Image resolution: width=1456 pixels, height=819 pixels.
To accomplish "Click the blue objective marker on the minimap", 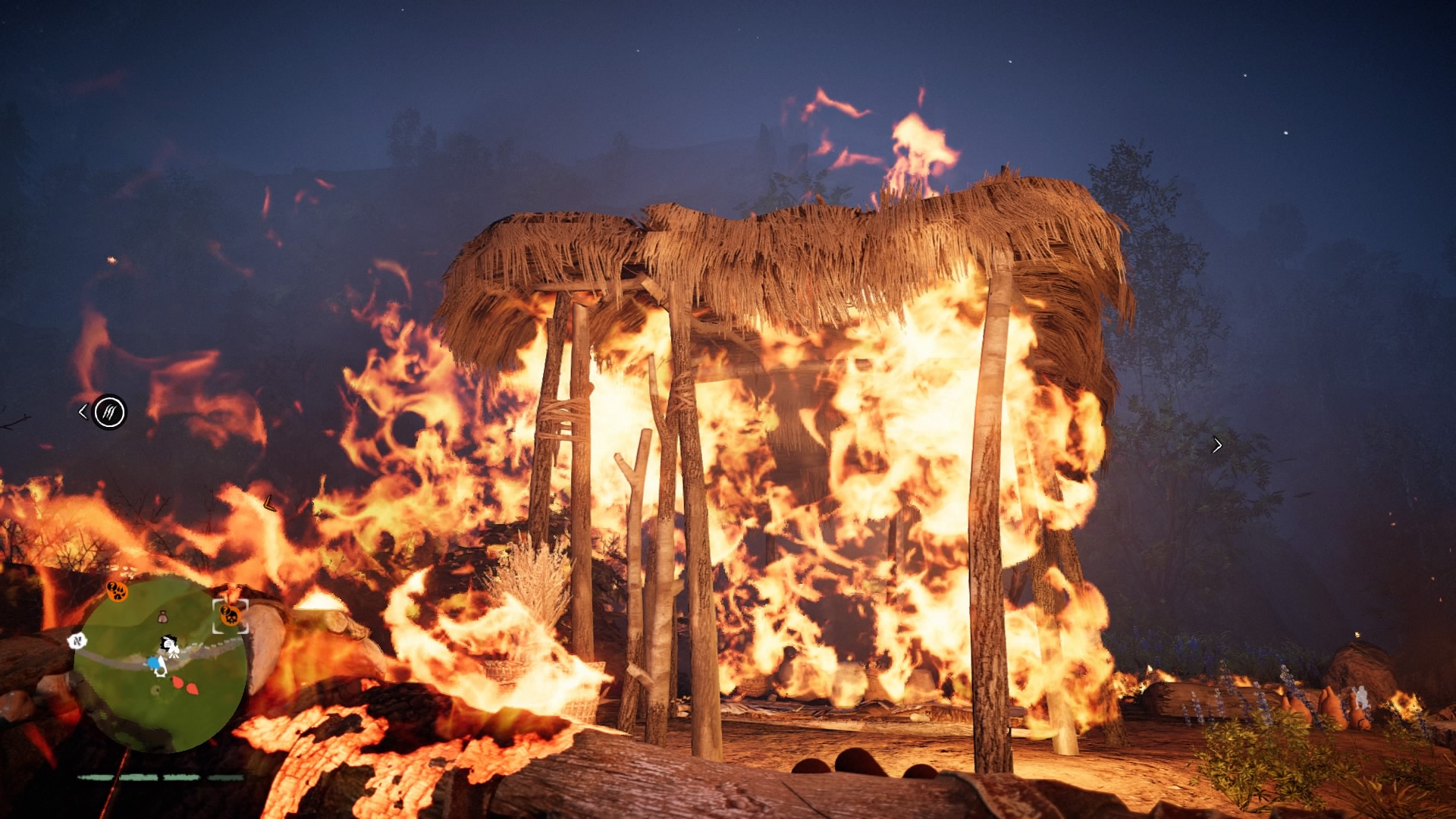I will coord(152,663).
